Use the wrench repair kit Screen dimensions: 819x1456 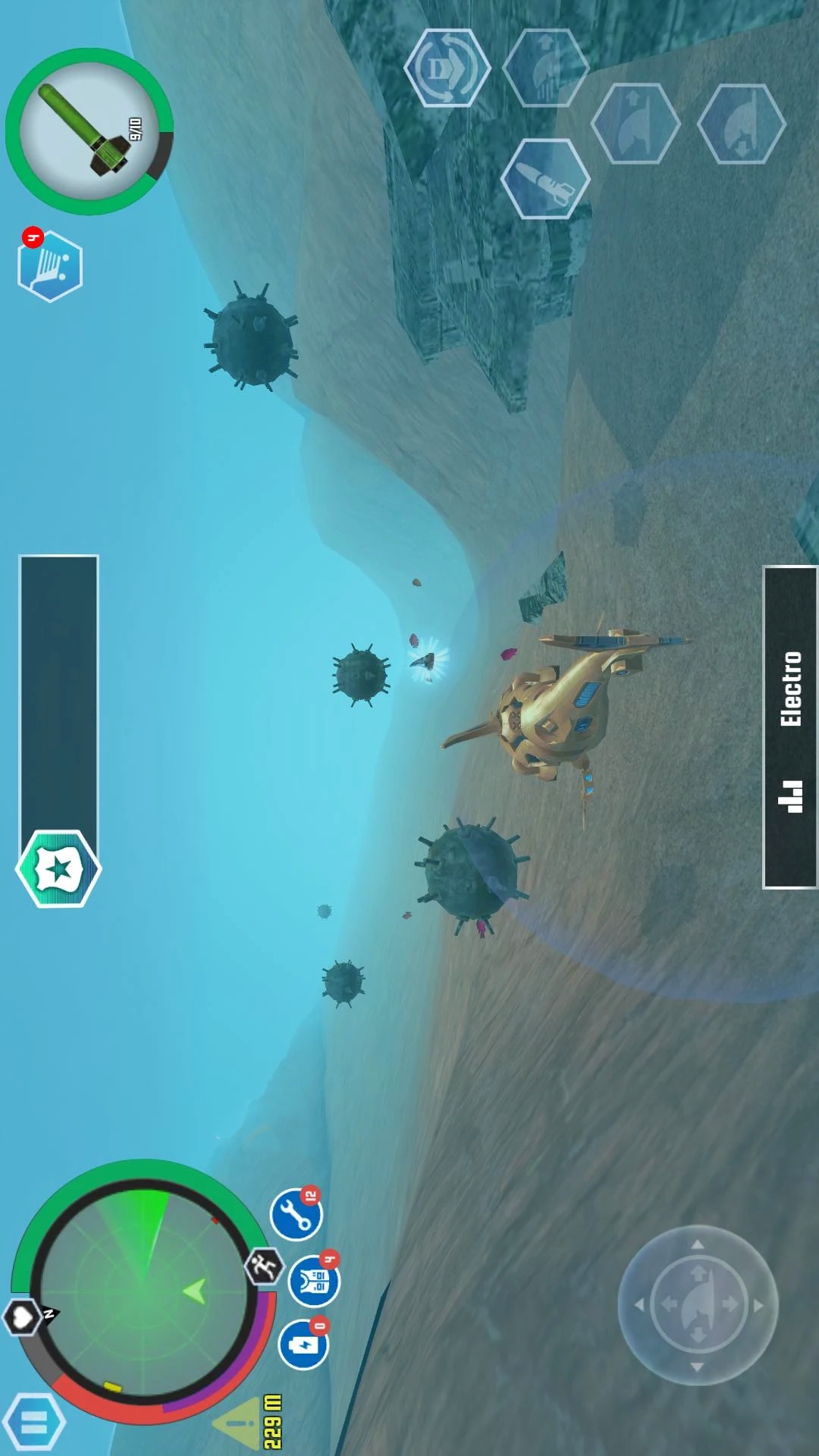[x=297, y=1214]
